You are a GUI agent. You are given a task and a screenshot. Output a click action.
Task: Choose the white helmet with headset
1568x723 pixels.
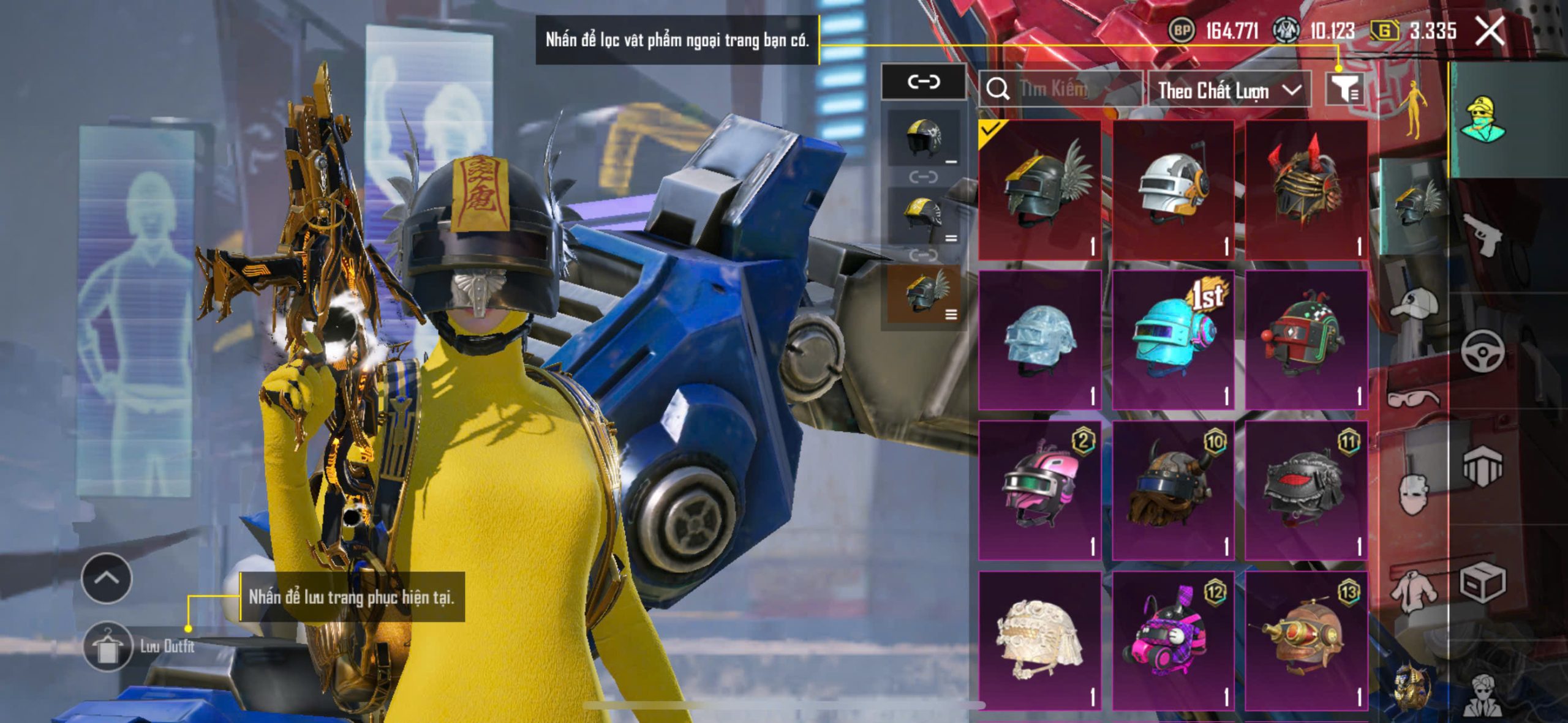pyautogui.click(x=1173, y=190)
